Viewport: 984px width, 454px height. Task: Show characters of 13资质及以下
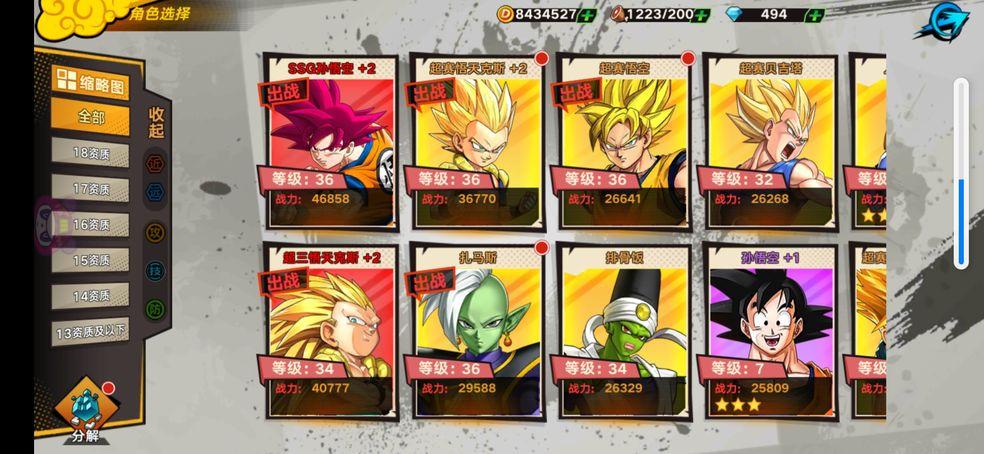[91, 332]
